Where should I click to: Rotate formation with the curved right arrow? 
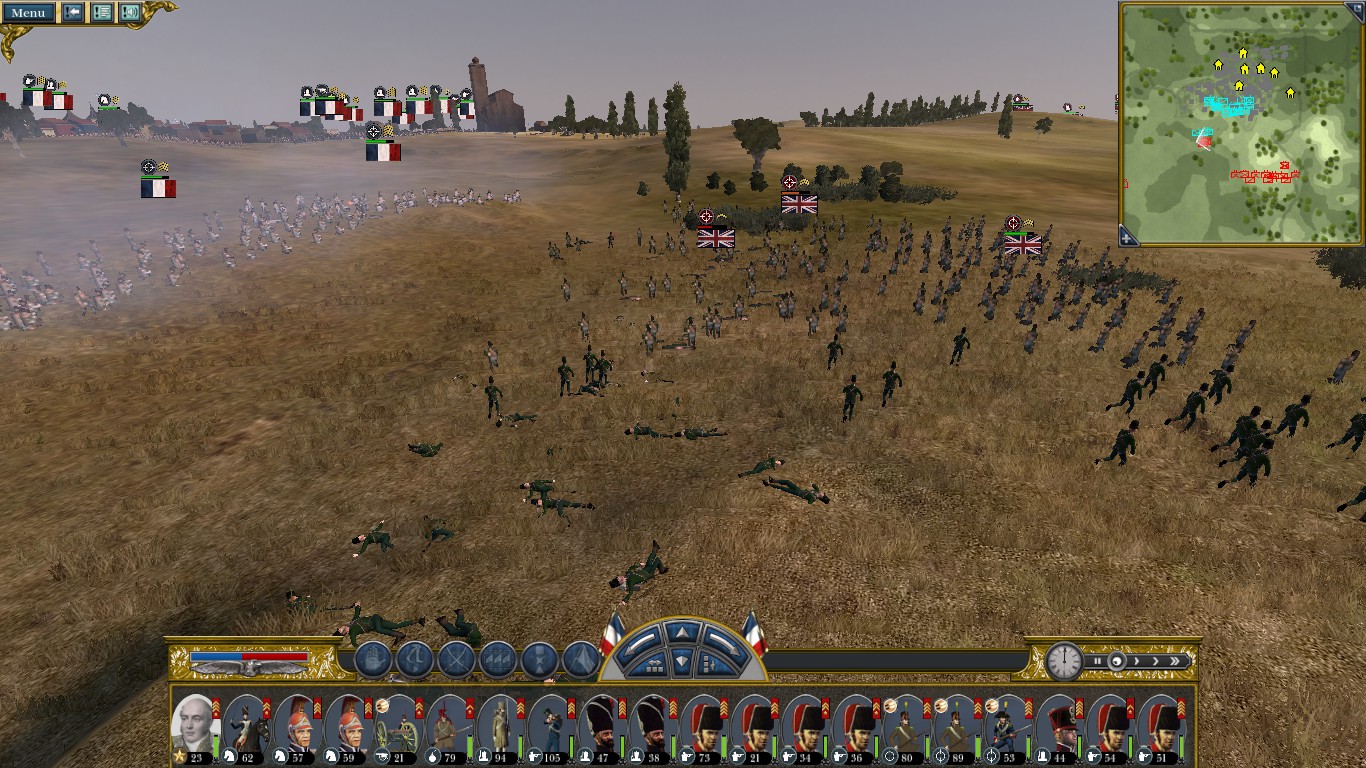(720, 641)
